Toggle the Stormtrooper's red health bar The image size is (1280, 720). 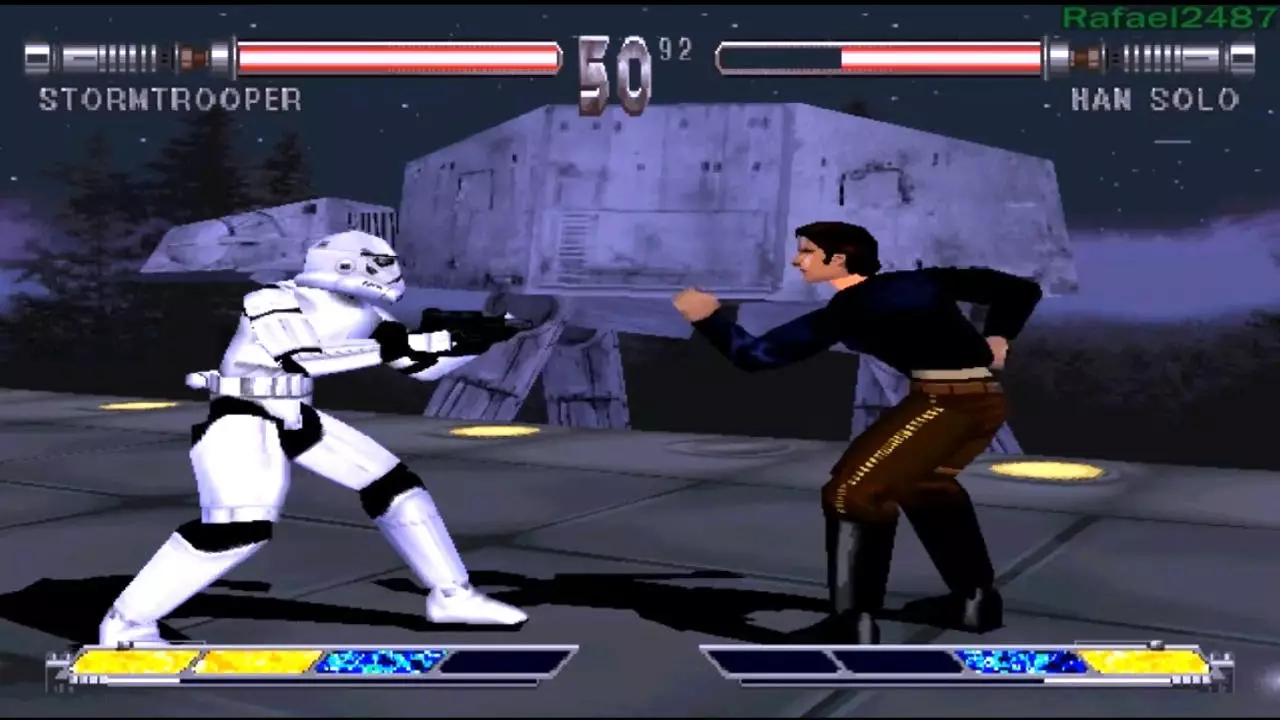400,58
